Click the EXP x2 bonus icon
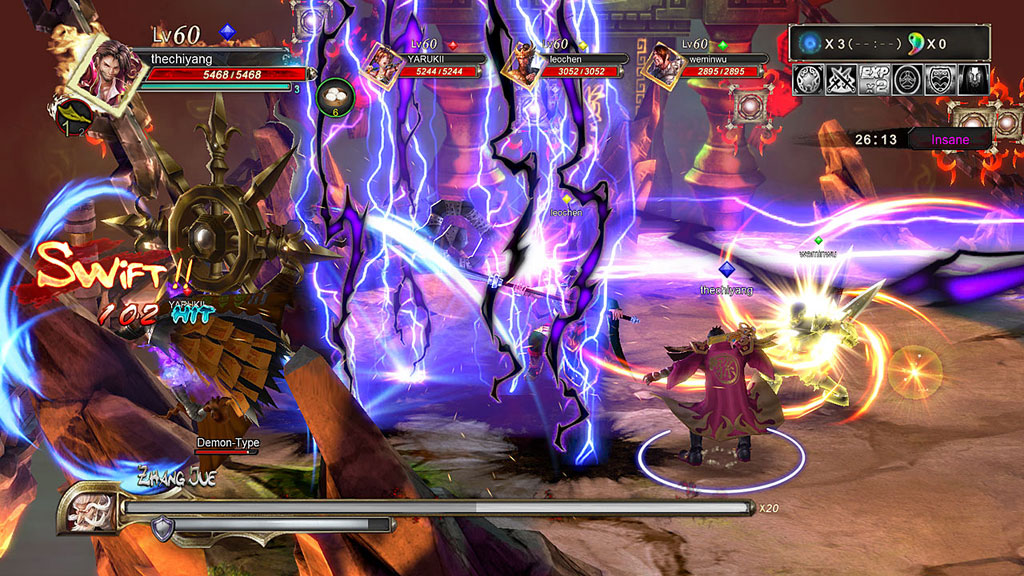Viewport: 1024px width, 576px height. tap(875, 80)
